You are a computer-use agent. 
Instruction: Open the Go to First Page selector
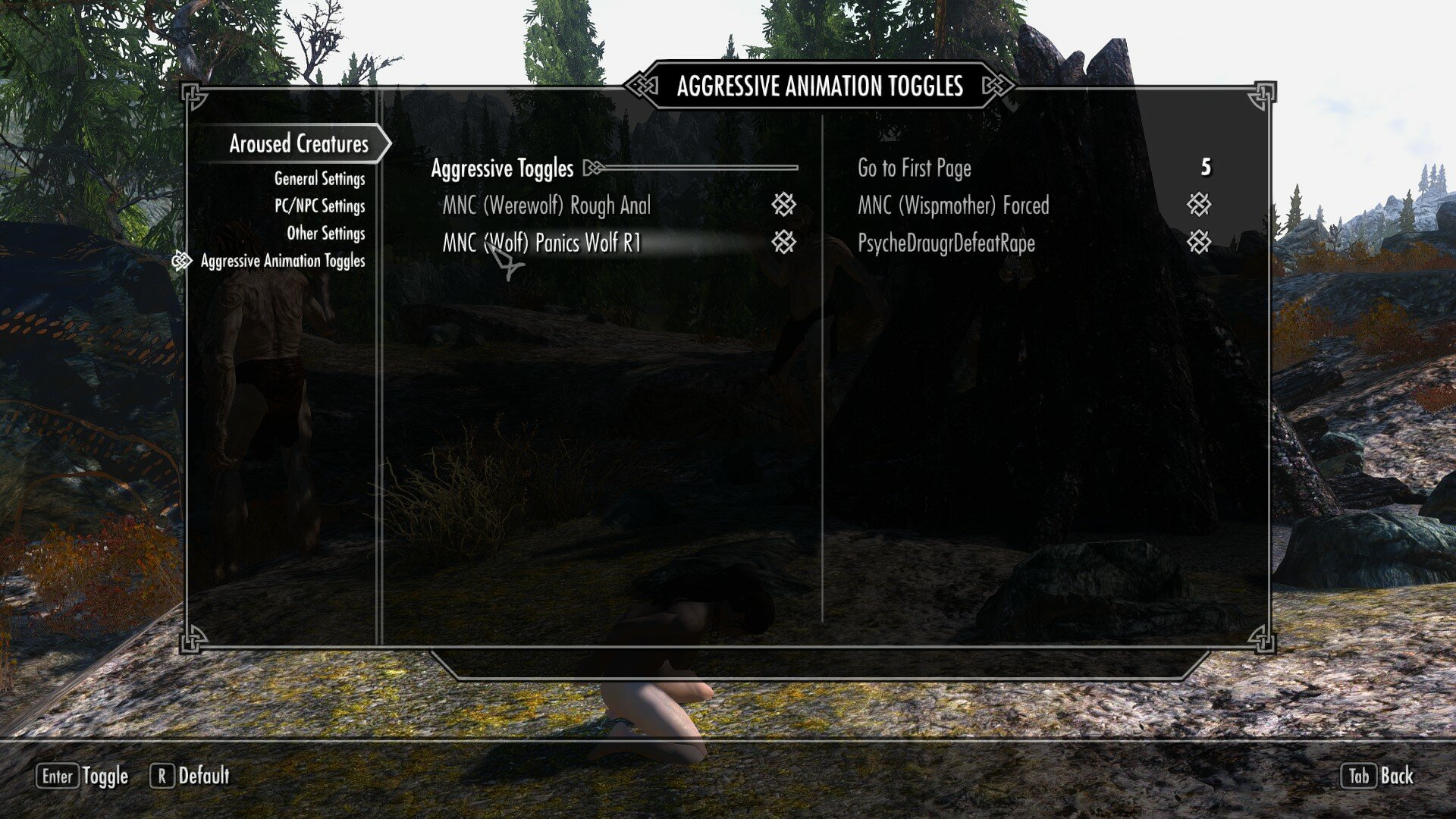pos(913,168)
